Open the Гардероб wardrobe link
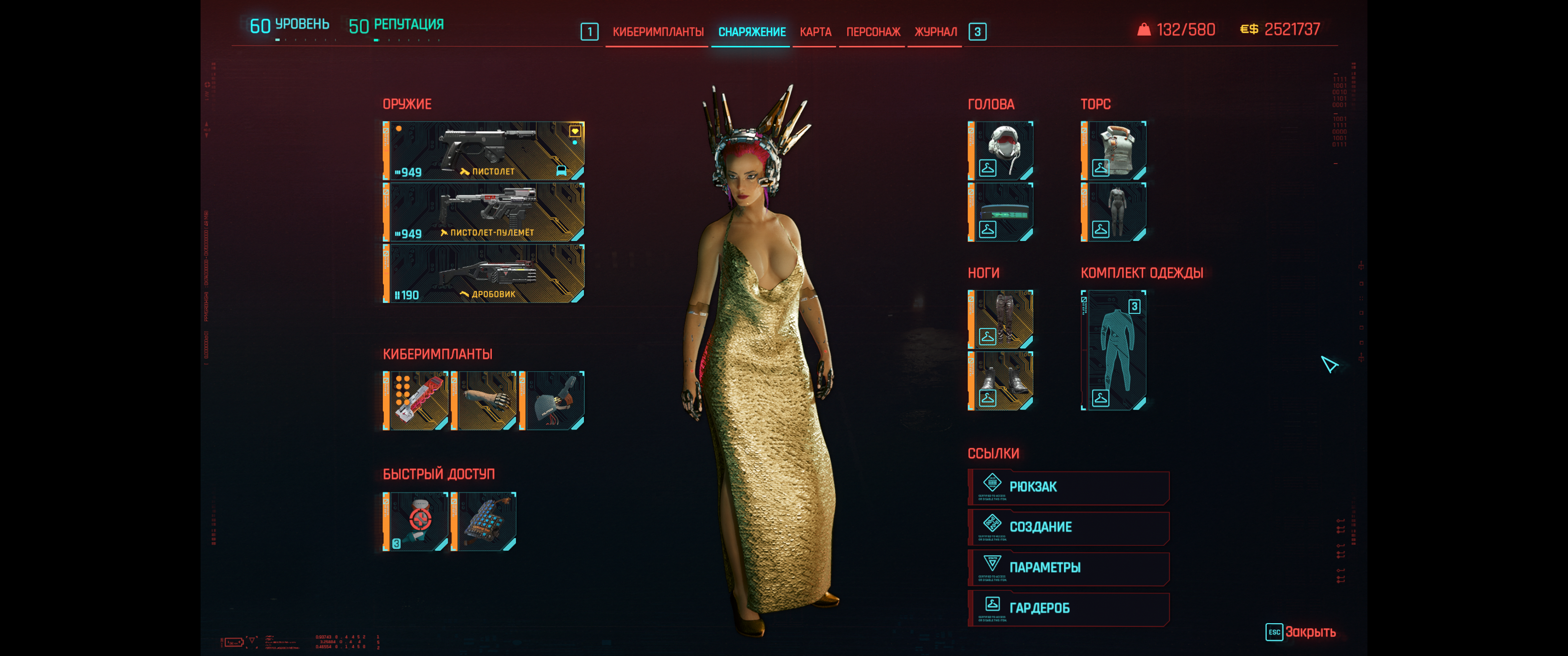Image resolution: width=1568 pixels, height=656 pixels. click(x=1068, y=608)
